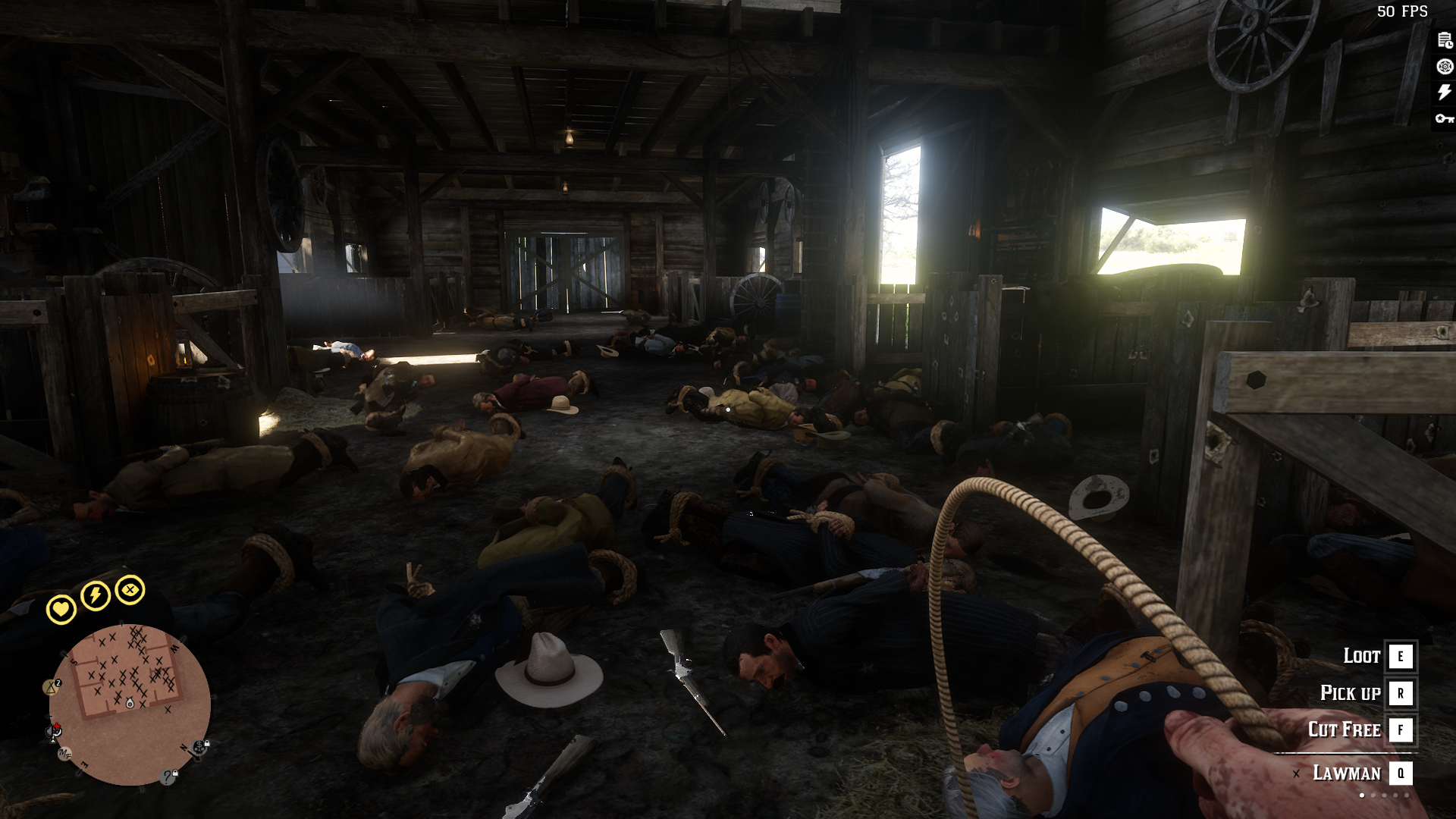Select the MF mission marker on the minimap

pyautogui.click(x=65, y=754)
